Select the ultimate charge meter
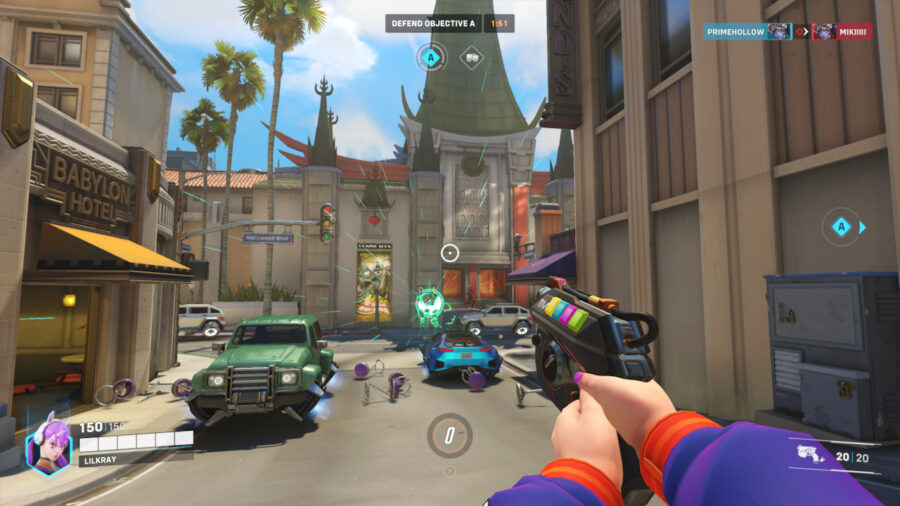The width and height of the screenshot is (900, 506). coord(449,435)
